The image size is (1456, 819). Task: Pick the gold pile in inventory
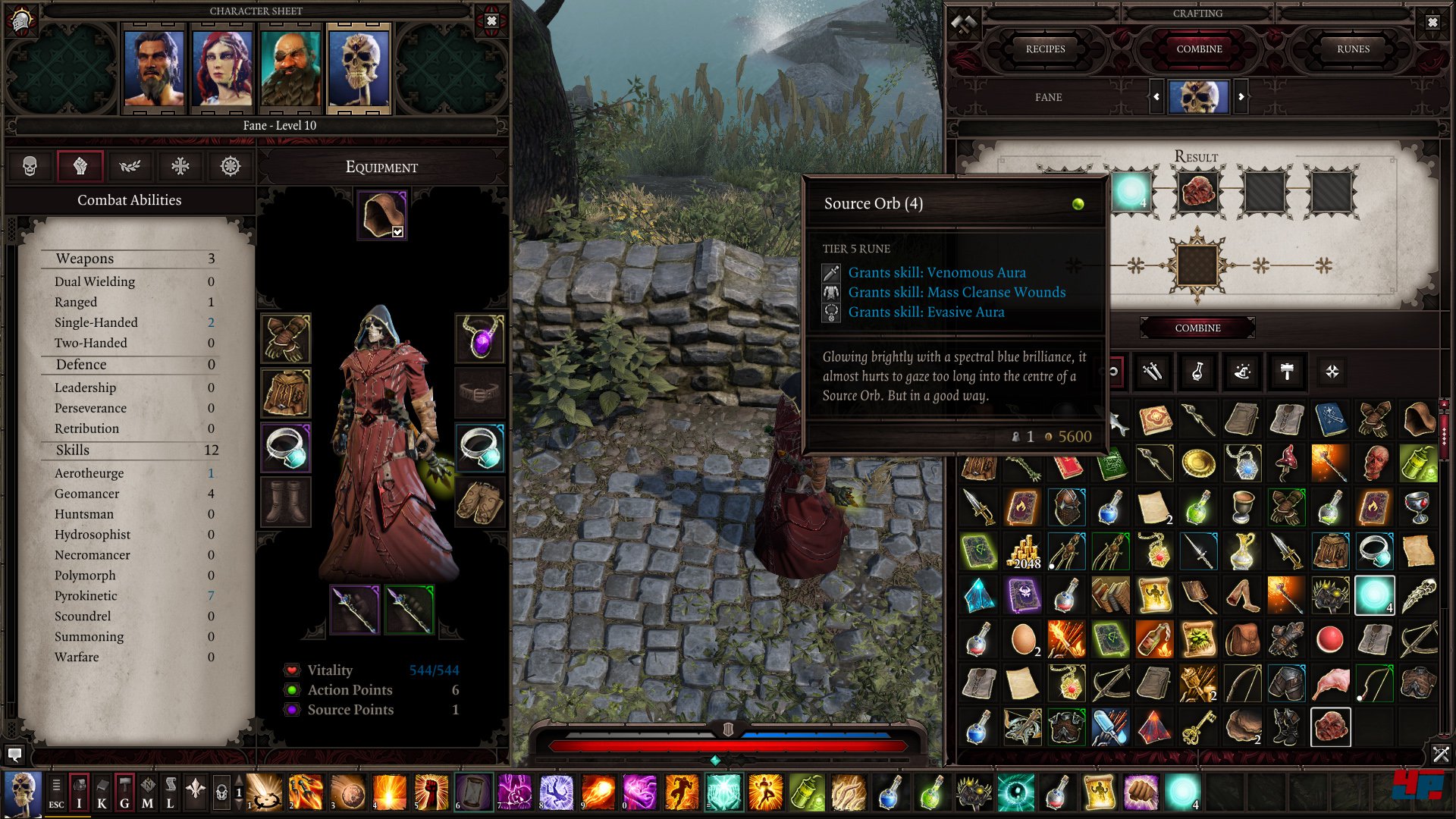point(1024,551)
